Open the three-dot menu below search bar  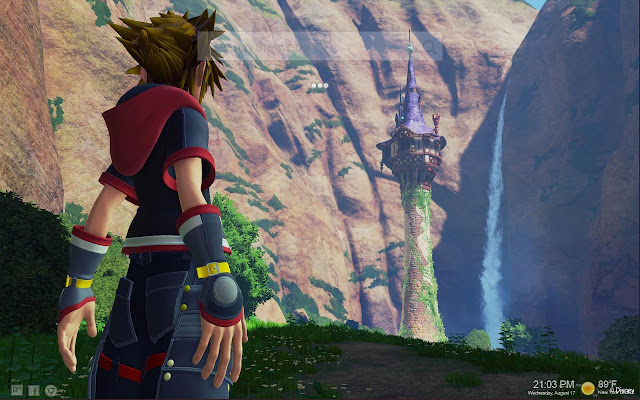319,87
